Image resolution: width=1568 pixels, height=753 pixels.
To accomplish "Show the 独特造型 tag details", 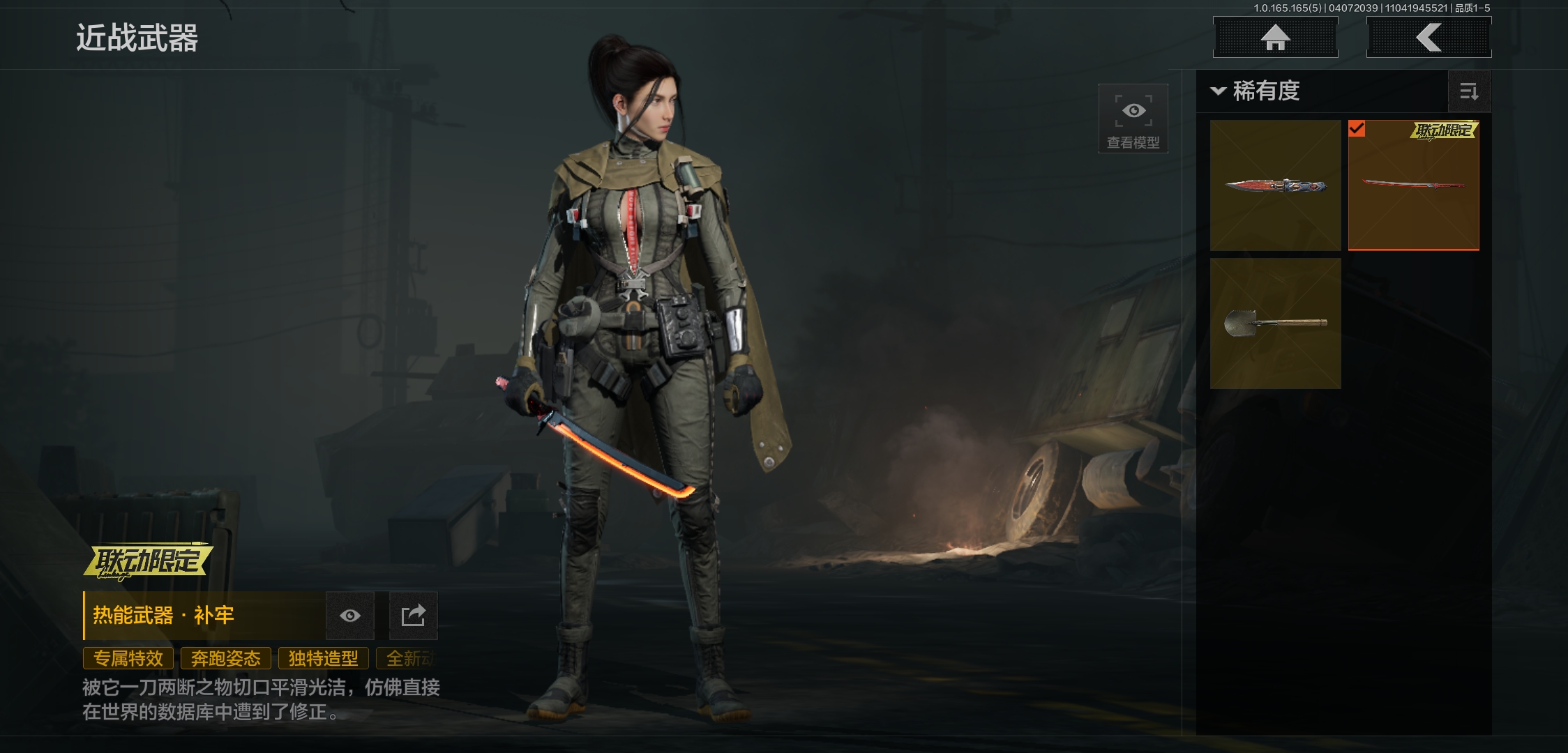I will [324, 658].
